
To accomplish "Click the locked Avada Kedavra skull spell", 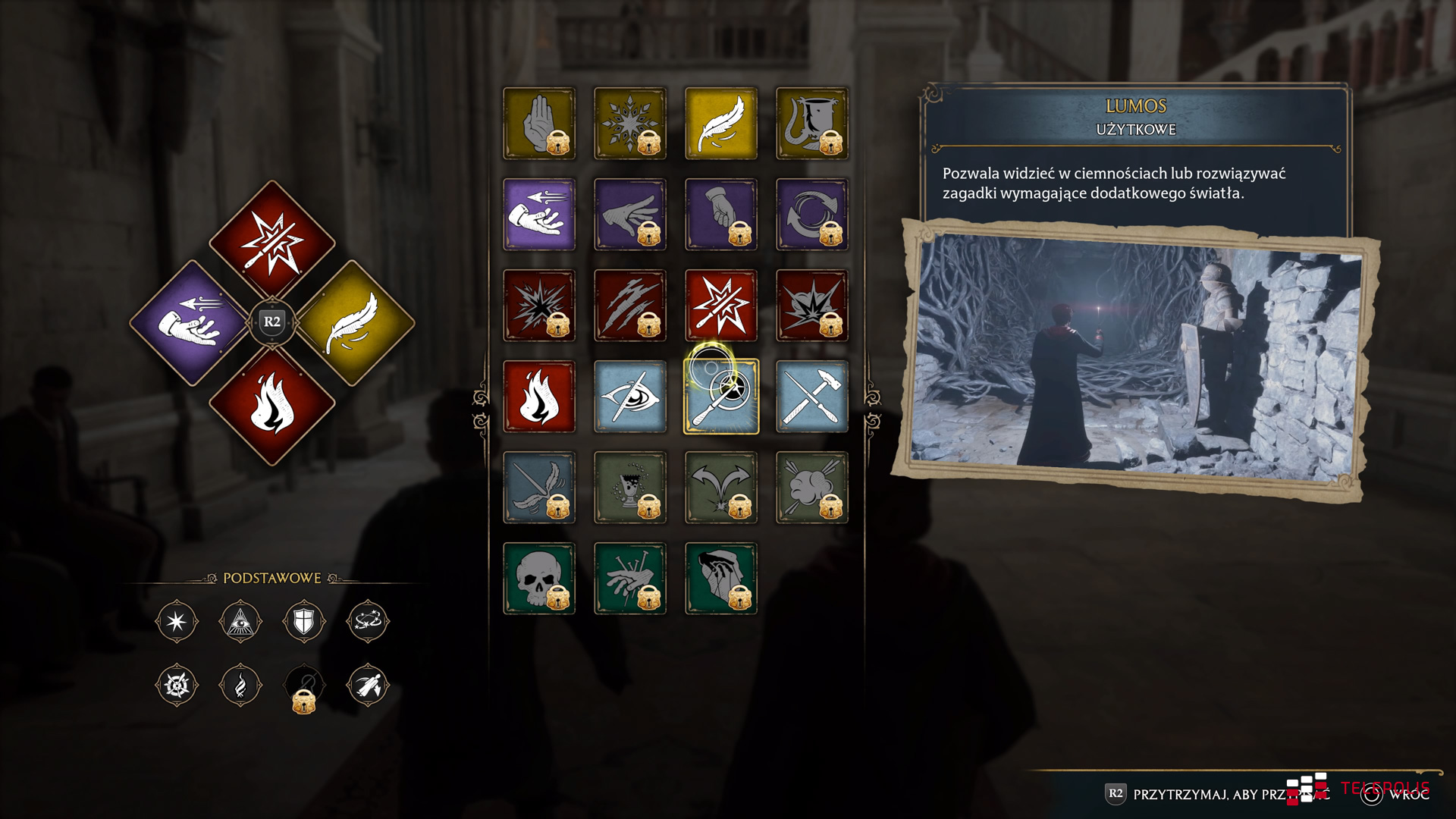I will pyautogui.click(x=538, y=579).
